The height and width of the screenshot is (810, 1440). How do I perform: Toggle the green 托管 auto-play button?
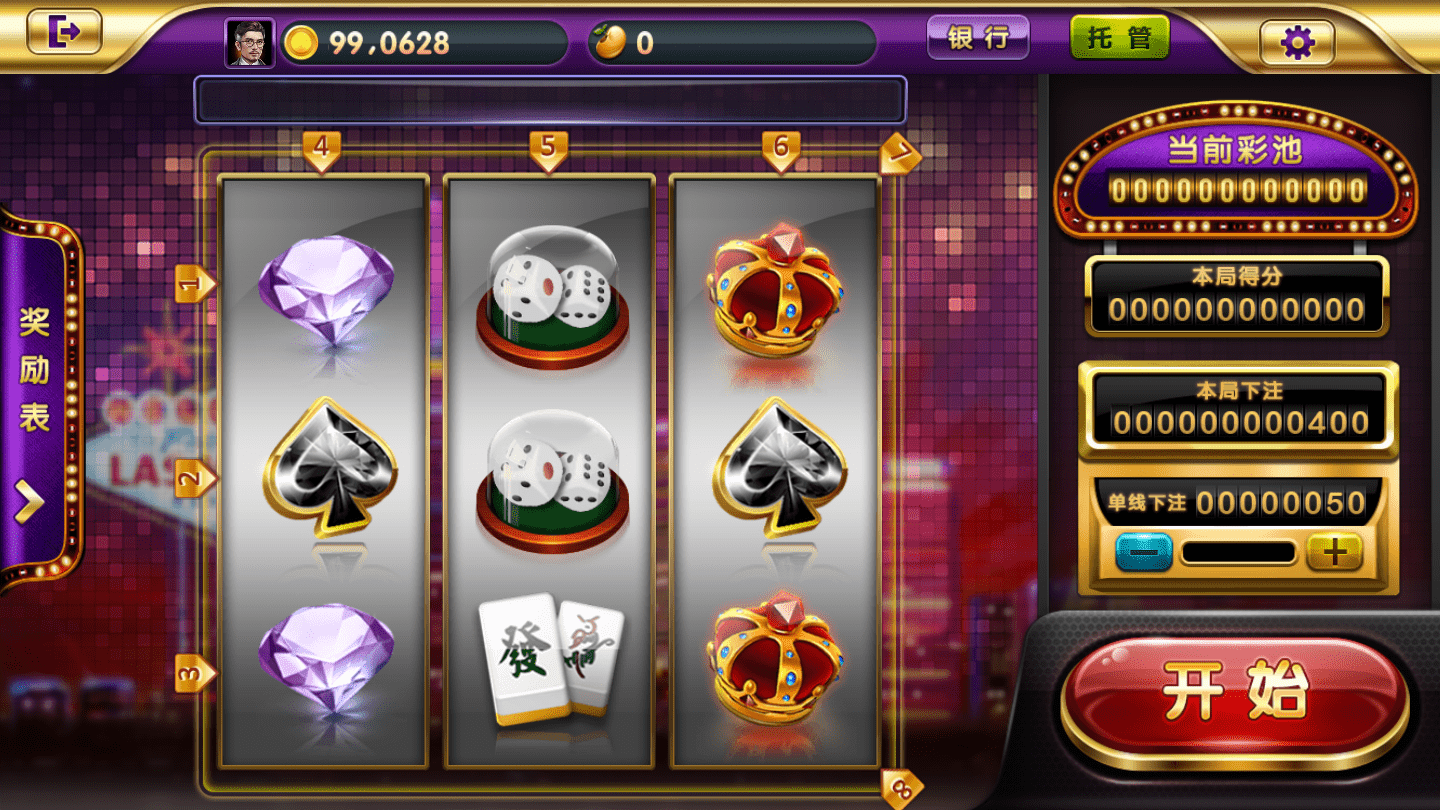pyautogui.click(x=1119, y=38)
